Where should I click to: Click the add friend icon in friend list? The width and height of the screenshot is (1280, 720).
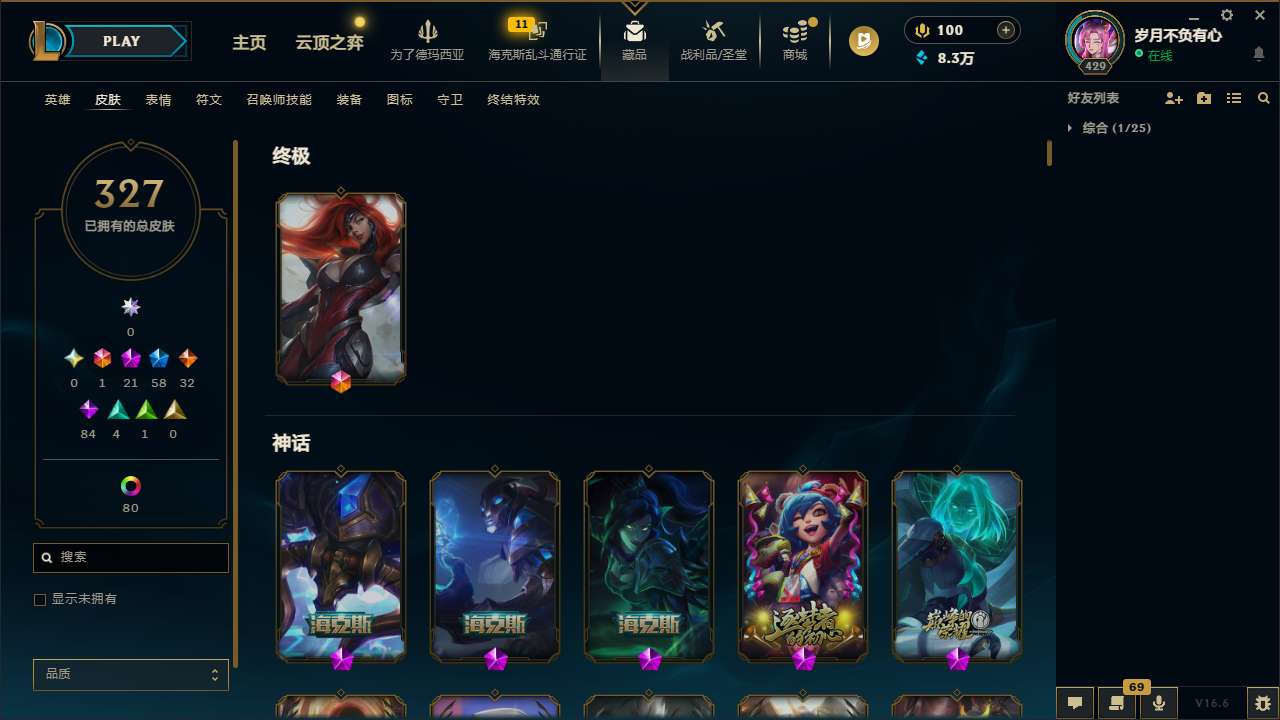coord(1172,98)
